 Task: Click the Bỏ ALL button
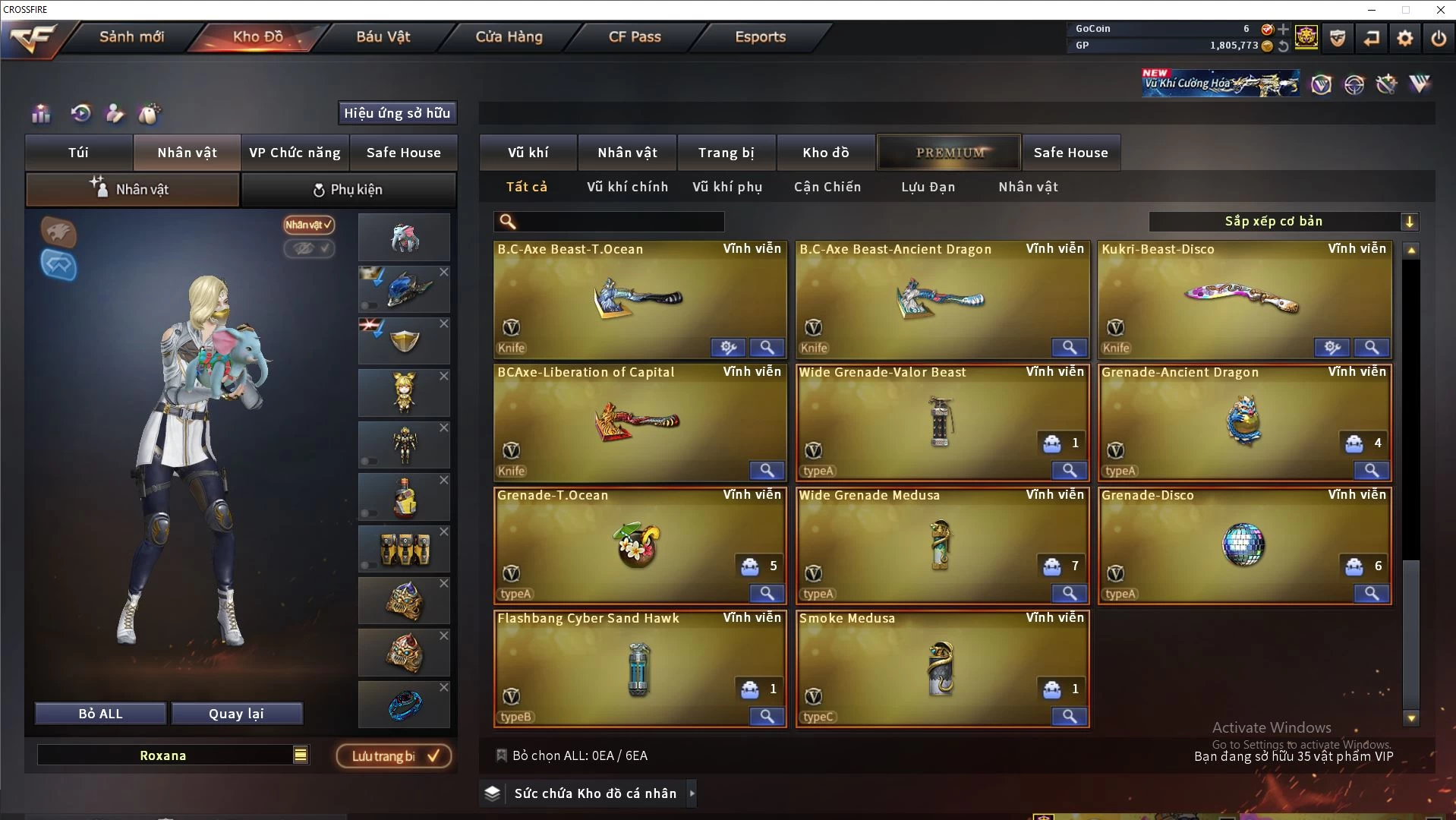(x=100, y=714)
